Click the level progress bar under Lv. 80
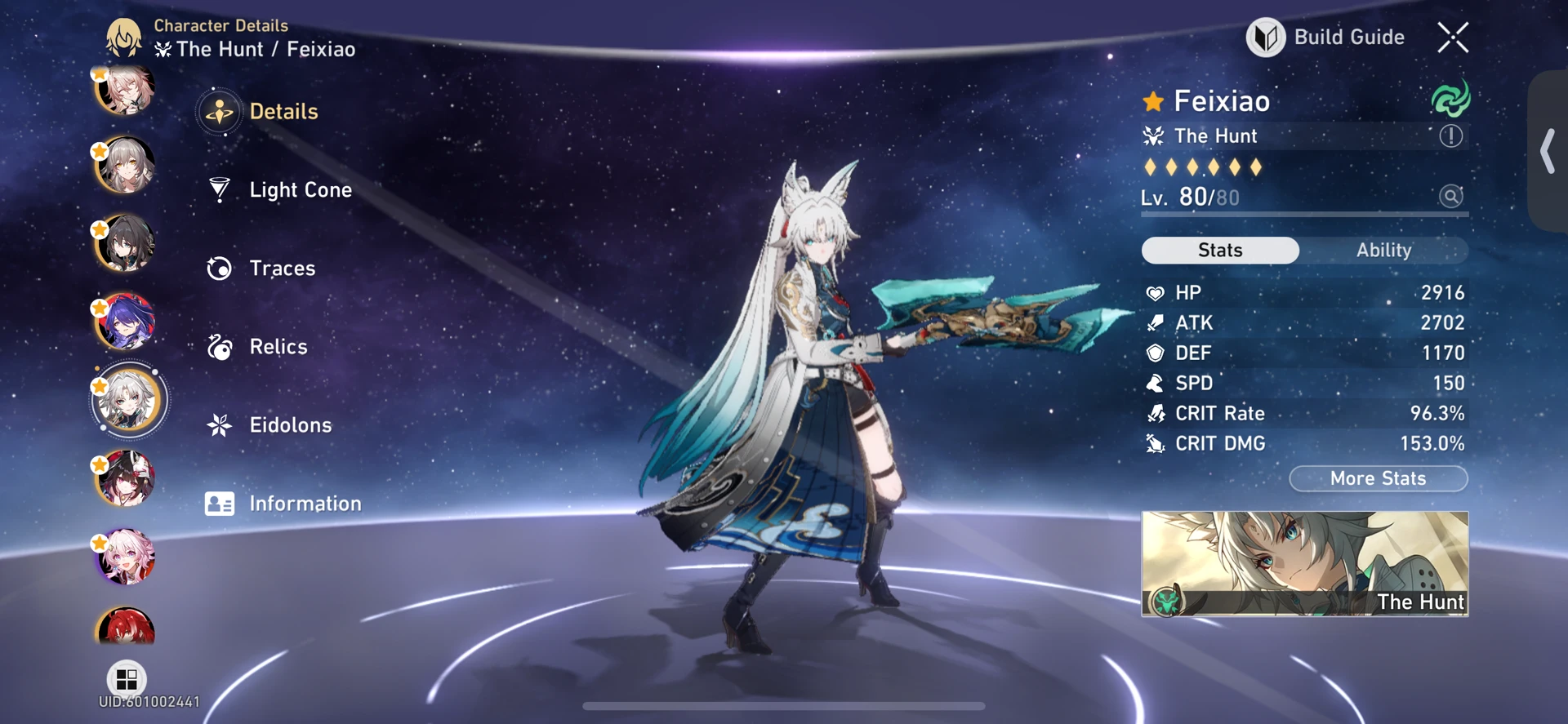The height and width of the screenshot is (724, 1568). pos(1304,215)
